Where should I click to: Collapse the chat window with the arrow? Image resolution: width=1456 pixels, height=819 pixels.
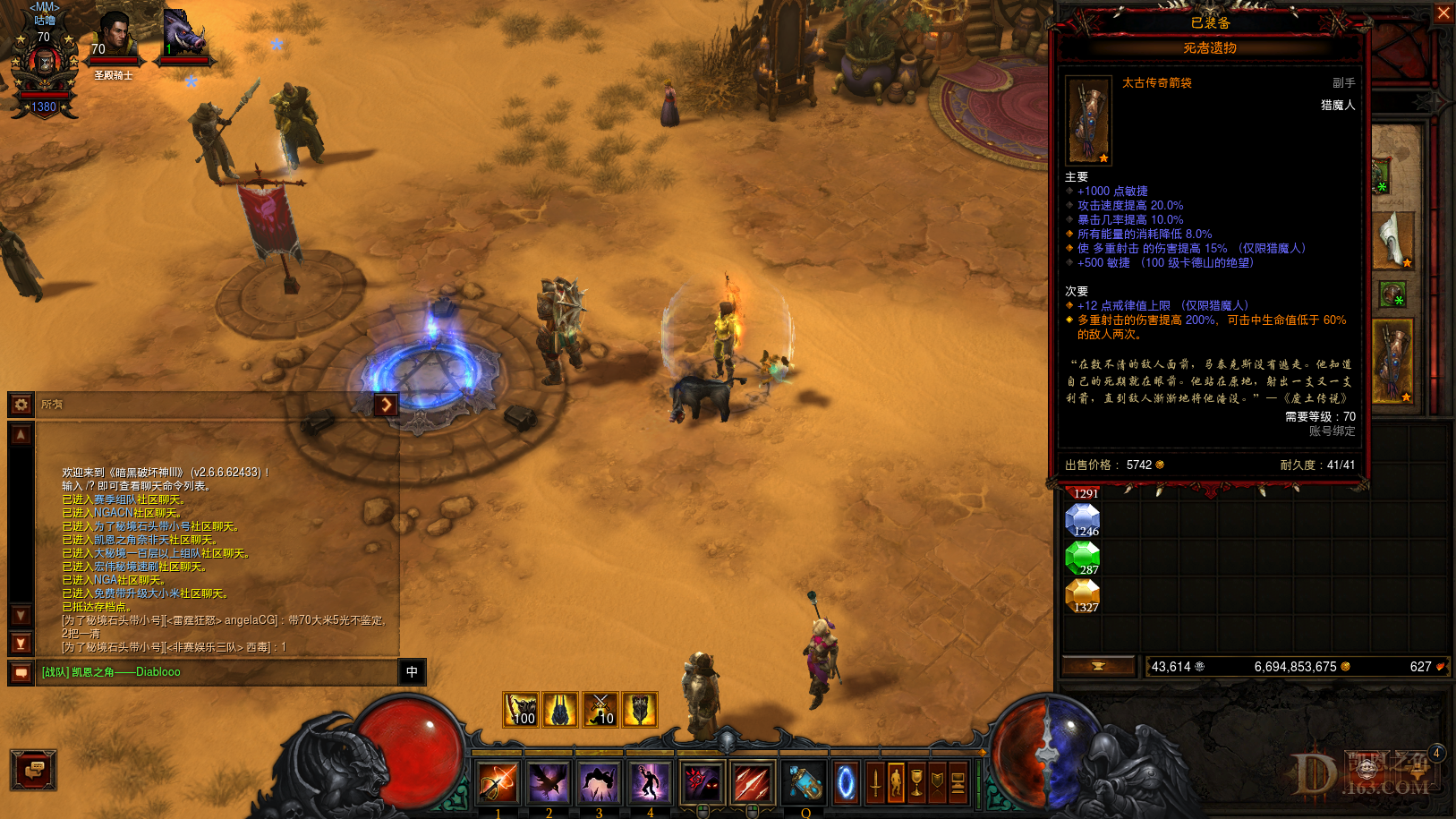pyautogui.click(x=386, y=405)
